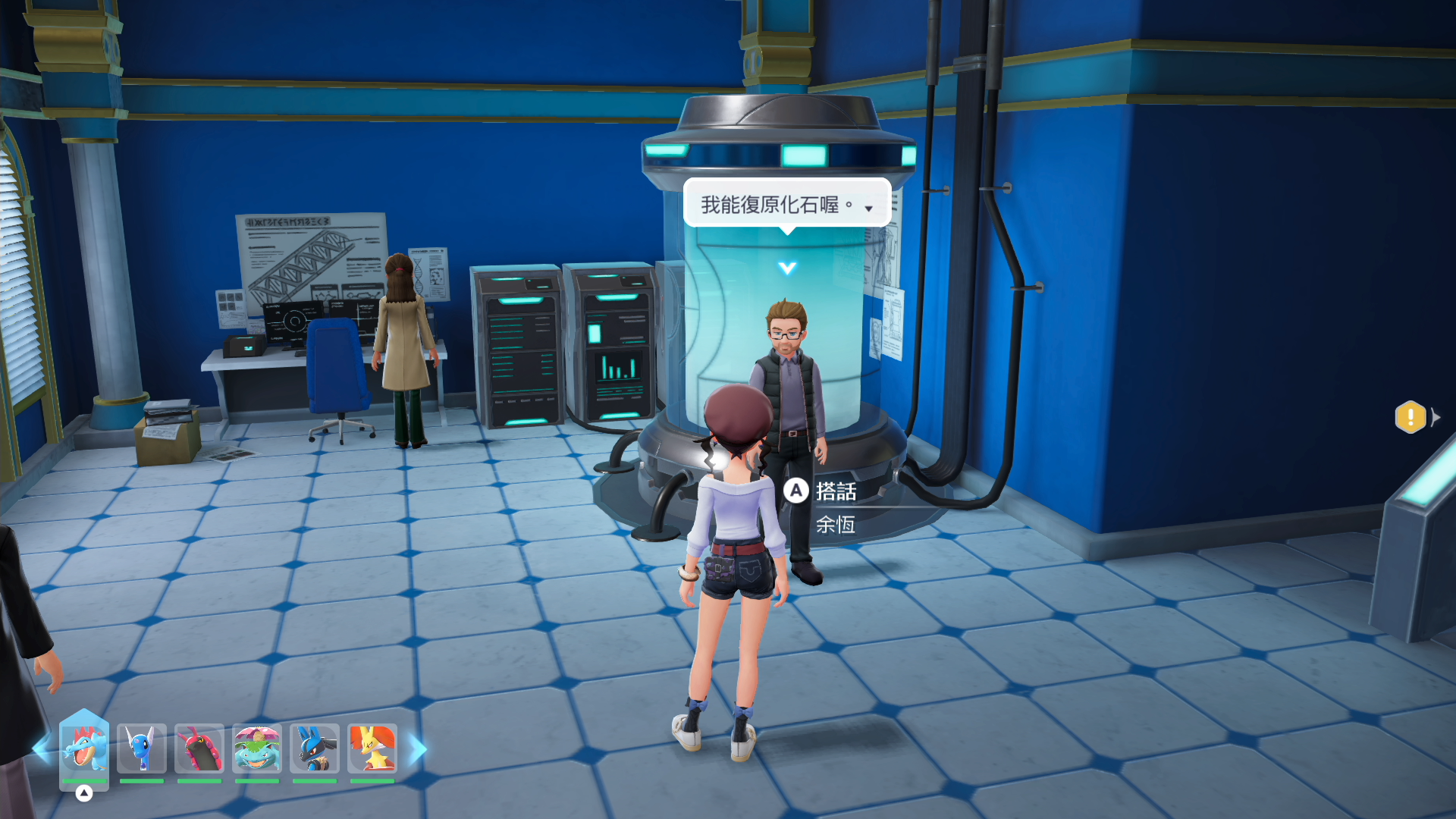The width and height of the screenshot is (1456, 819).
Task: Pick the Scolipede party slot
Action: click(199, 748)
